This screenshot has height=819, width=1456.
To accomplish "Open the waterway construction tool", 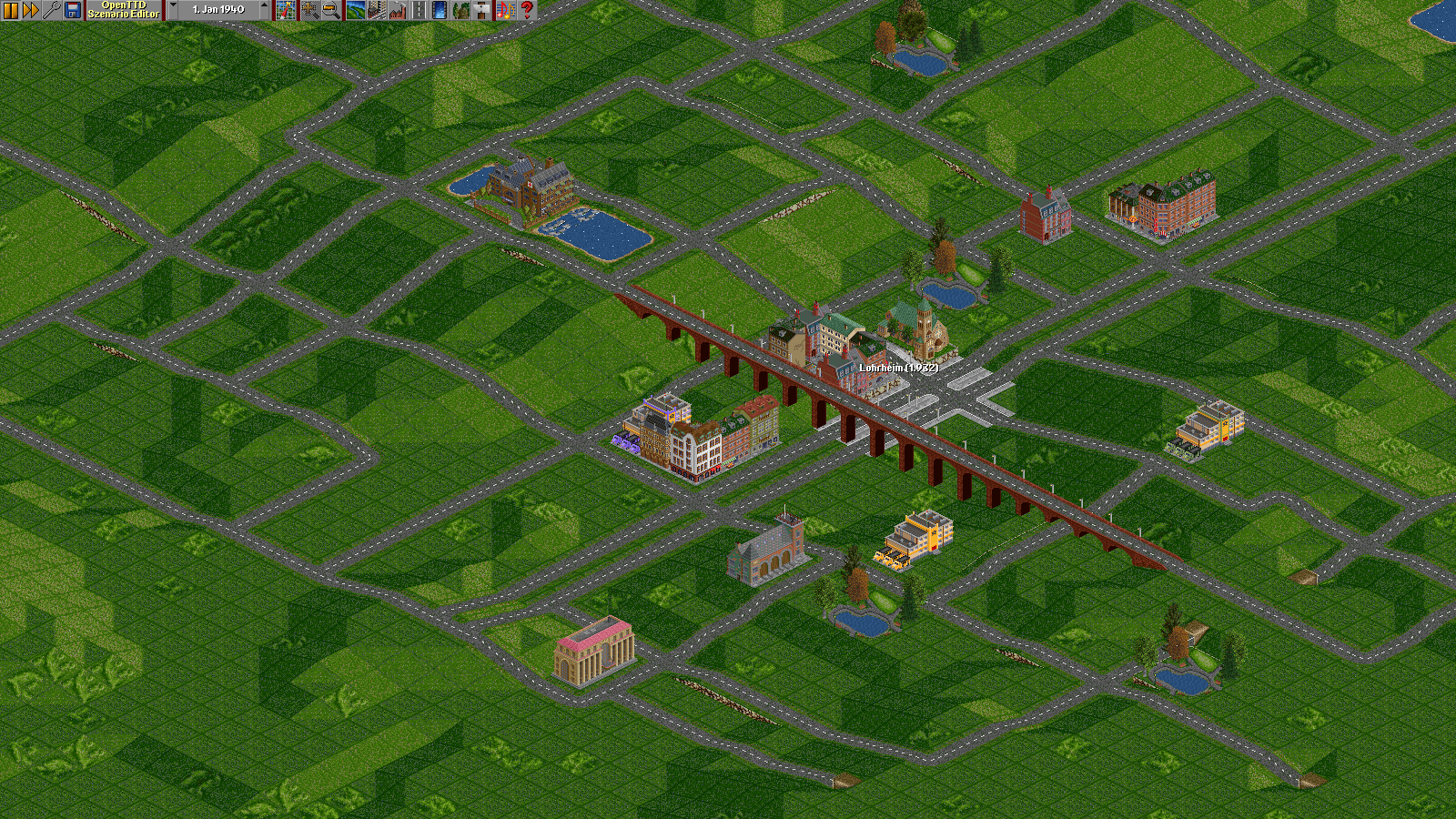I will pyautogui.click(x=440, y=10).
